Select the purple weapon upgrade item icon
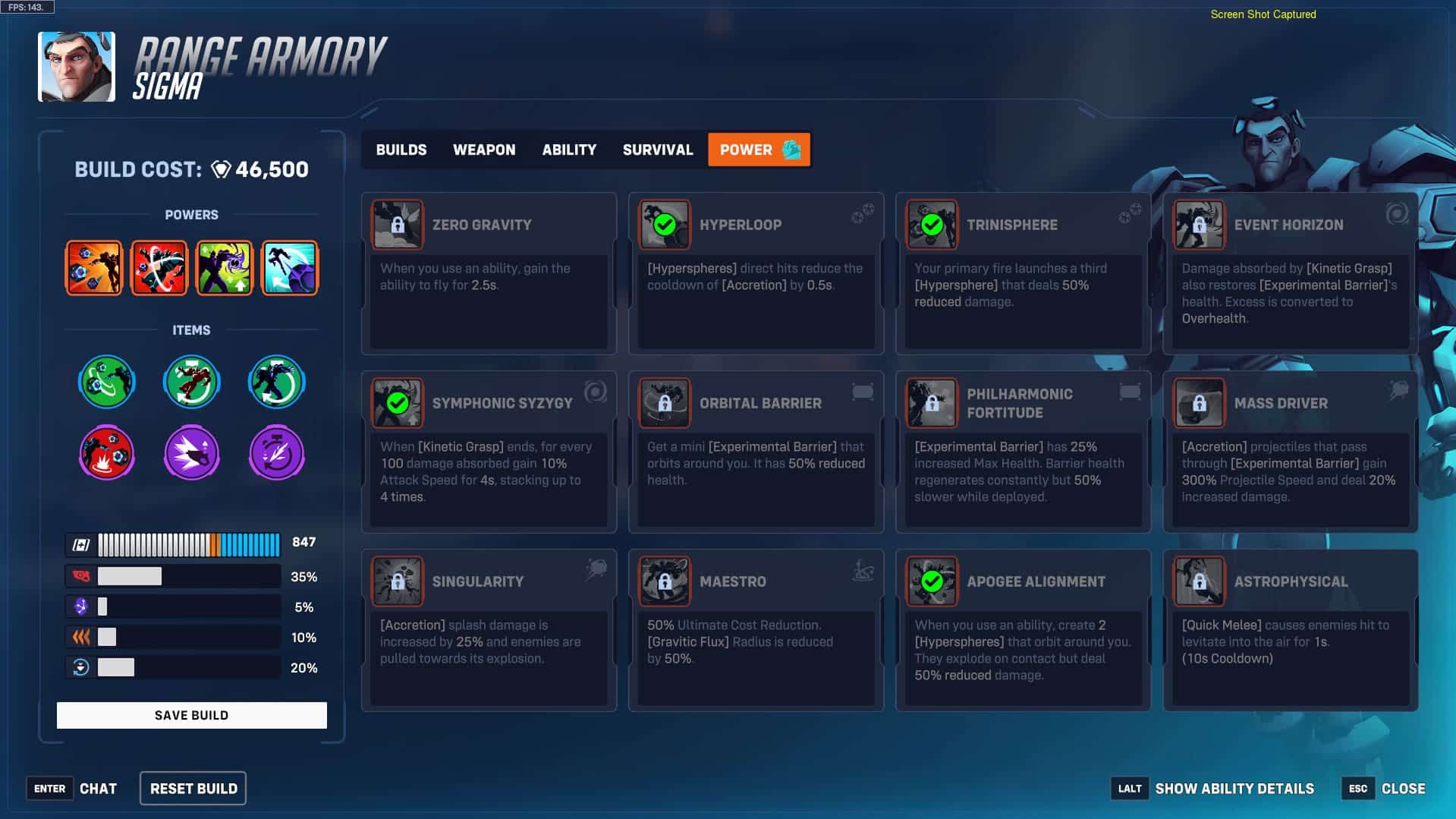1456x819 pixels. coord(191,453)
